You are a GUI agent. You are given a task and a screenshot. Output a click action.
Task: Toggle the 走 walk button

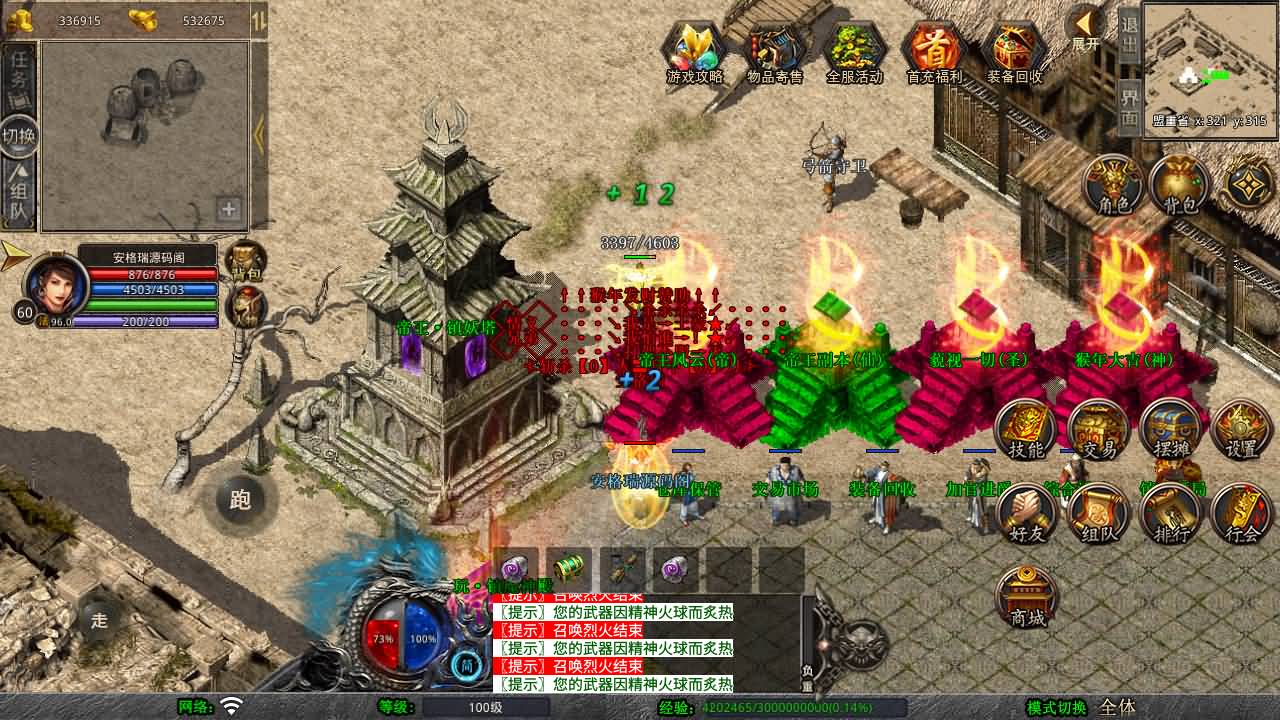99,619
